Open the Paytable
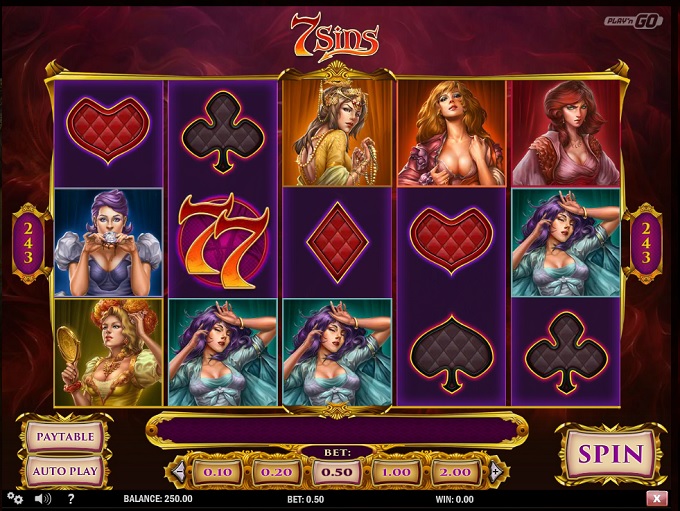The height and width of the screenshot is (511, 680). (65, 437)
